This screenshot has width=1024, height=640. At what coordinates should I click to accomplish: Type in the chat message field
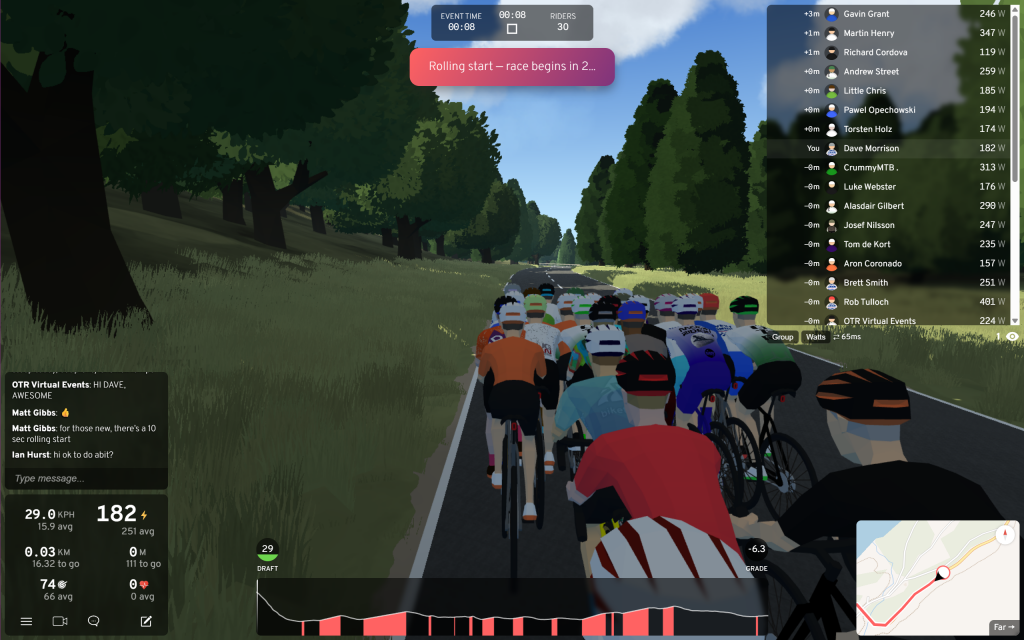[x=85, y=479]
